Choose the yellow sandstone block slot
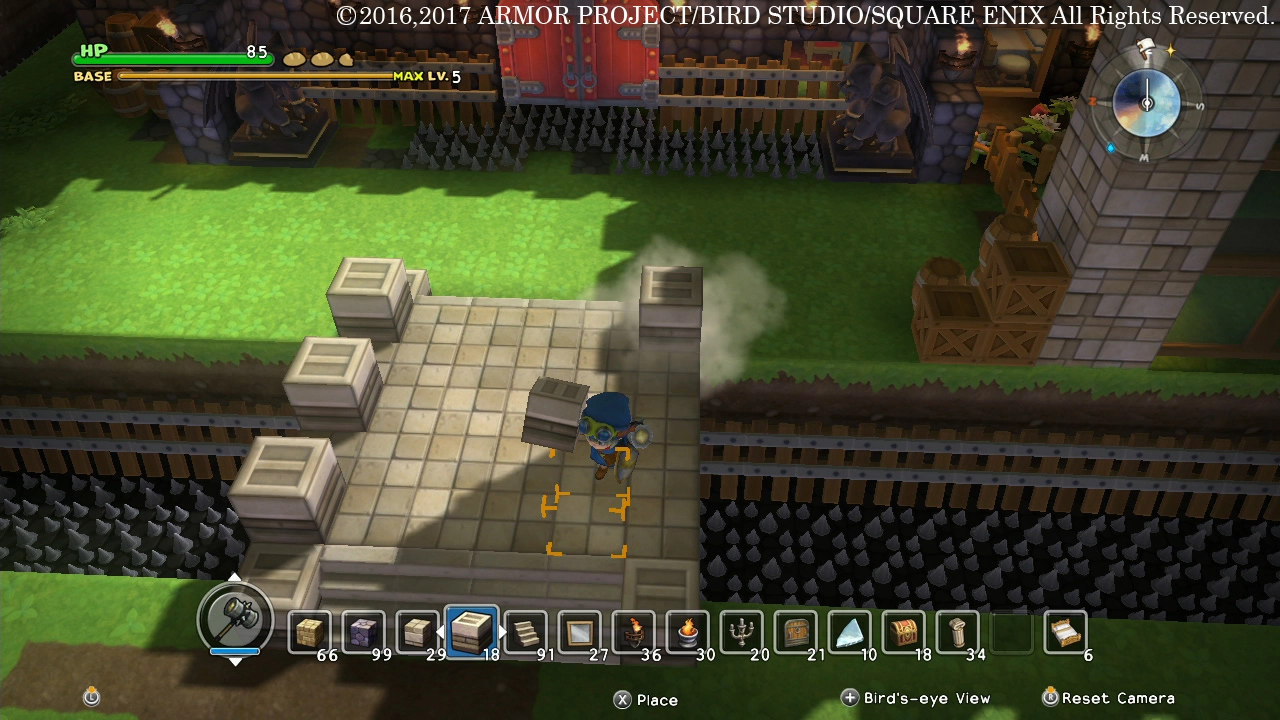This screenshot has height=720, width=1280. click(x=310, y=632)
